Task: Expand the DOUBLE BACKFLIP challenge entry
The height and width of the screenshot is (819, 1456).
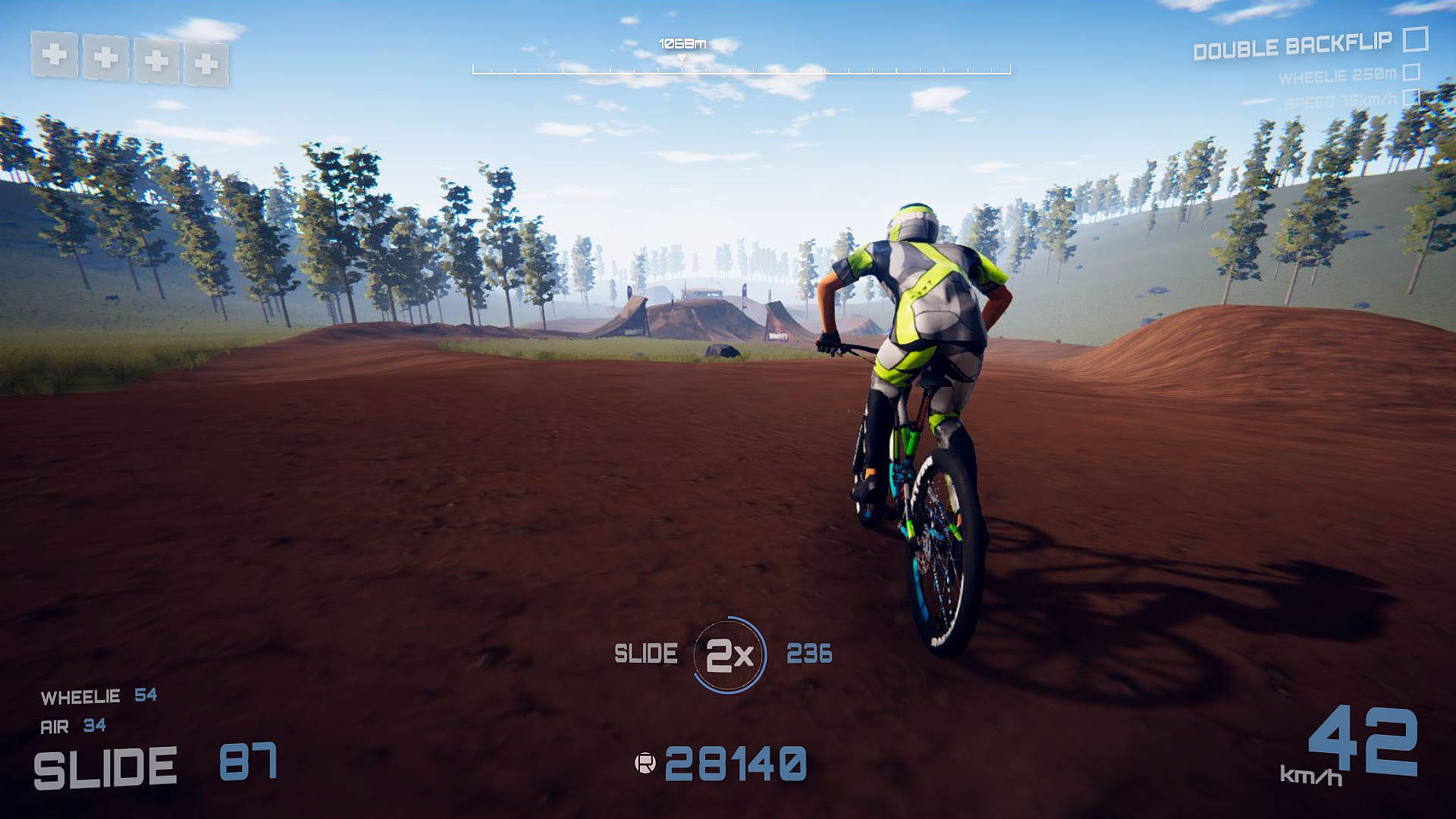Action: pyautogui.click(x=1293, y=48)
